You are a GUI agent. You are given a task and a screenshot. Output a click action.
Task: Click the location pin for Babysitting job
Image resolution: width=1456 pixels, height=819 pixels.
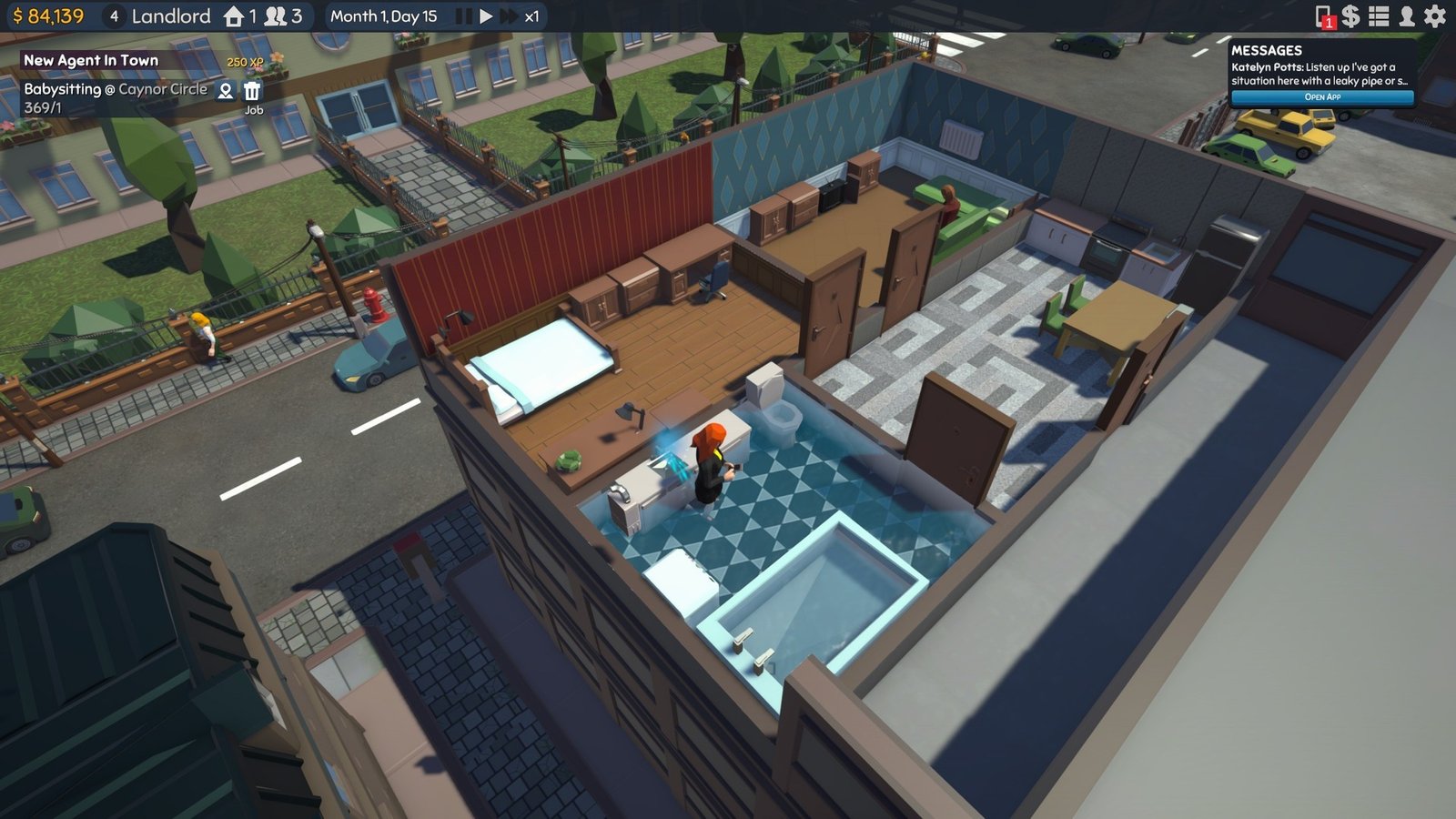224,91
